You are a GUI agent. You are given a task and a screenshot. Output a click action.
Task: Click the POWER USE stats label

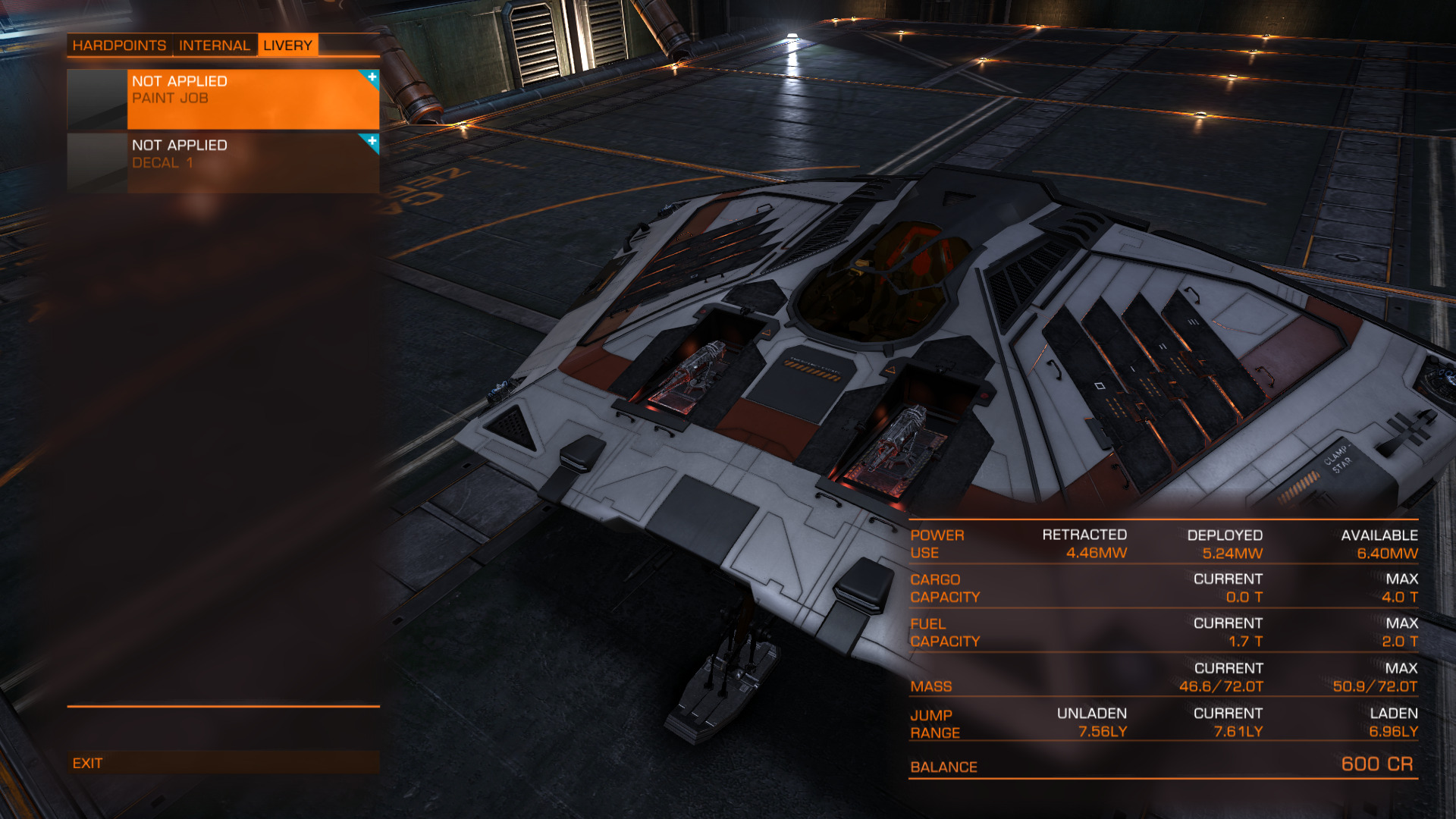938,544
